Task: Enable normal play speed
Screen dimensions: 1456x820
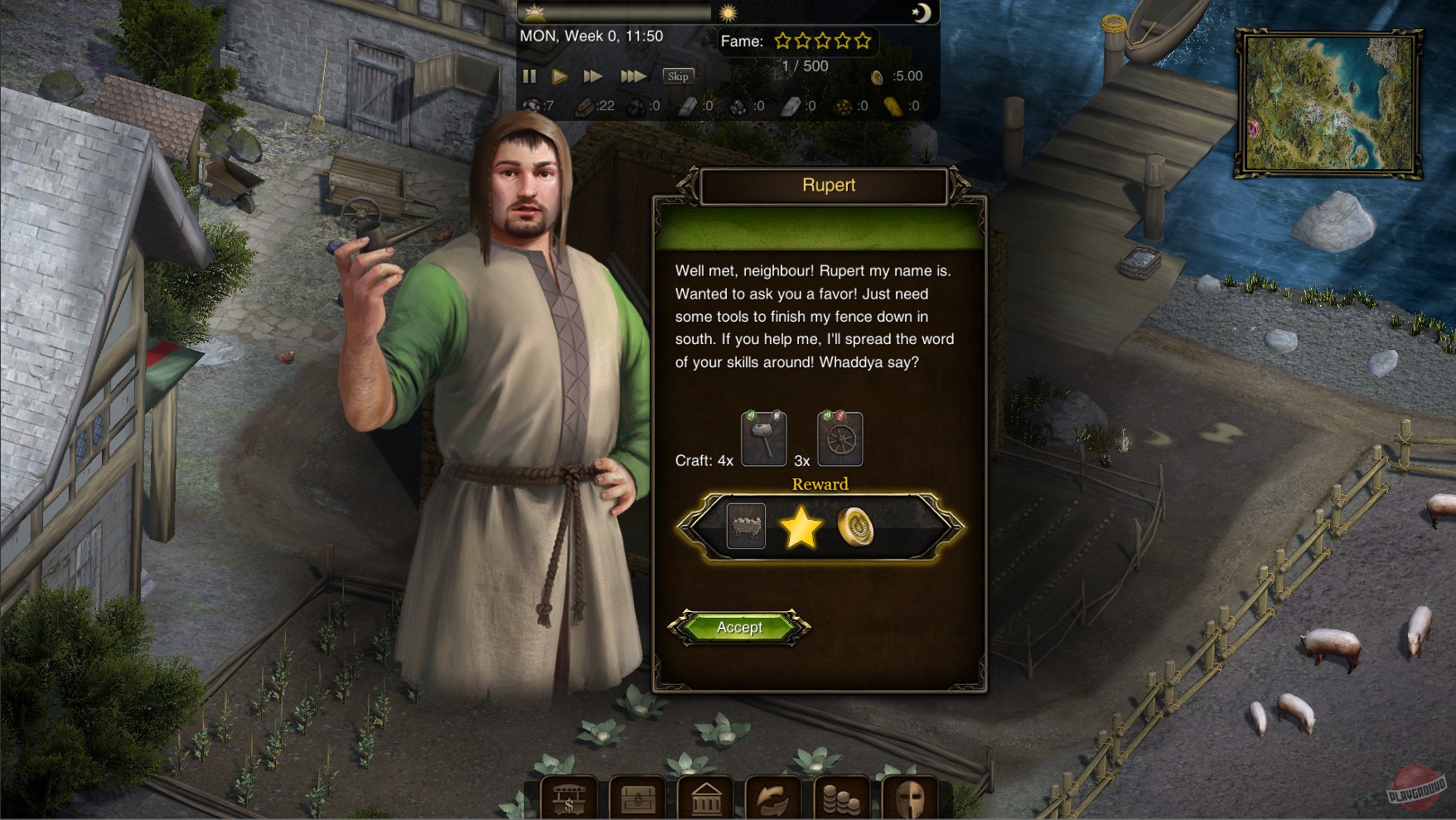Action: pyautogui.click(x=560, y=75)
